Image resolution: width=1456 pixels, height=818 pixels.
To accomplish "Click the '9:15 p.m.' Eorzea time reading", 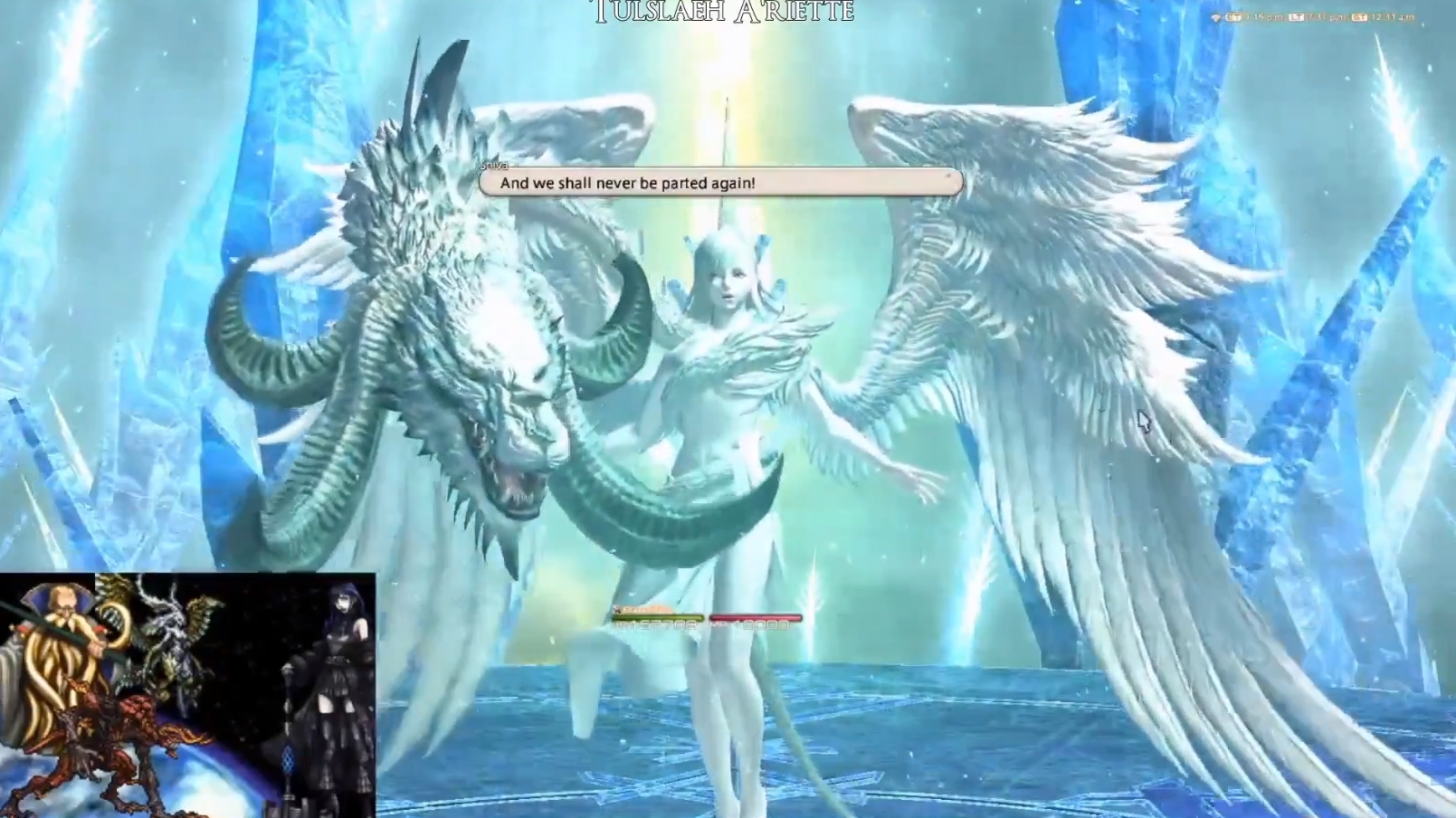I will (1265, 16).
